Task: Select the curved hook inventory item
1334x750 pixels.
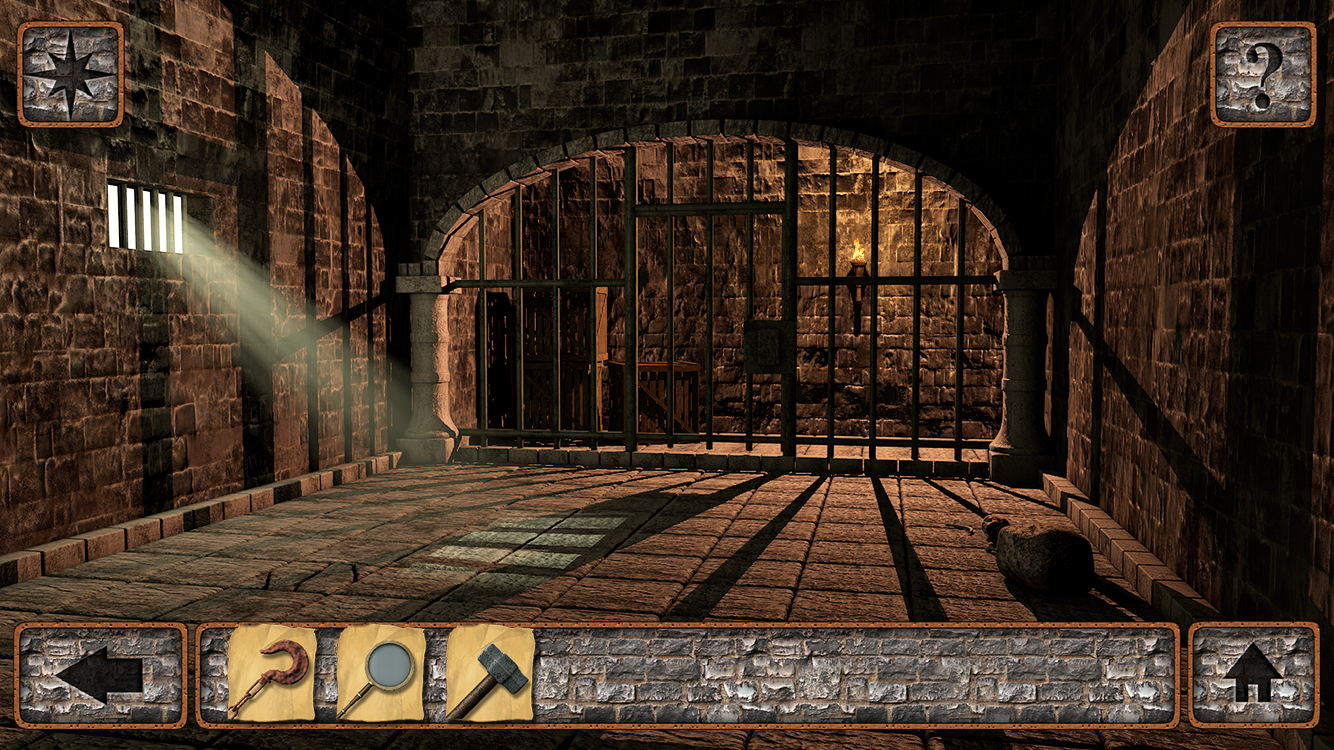Action: [x=271, y=674]
